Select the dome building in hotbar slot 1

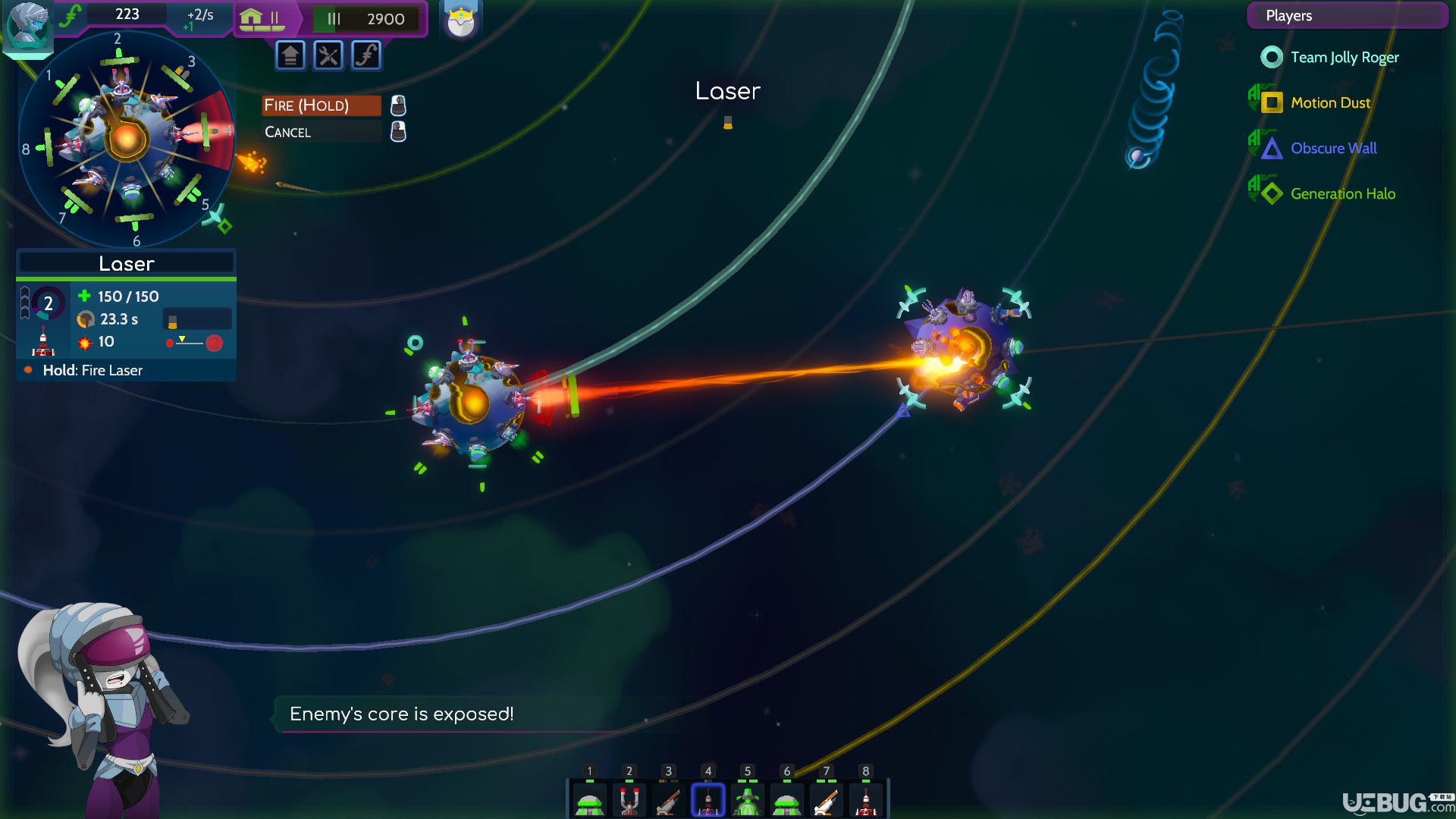point(589,801)
